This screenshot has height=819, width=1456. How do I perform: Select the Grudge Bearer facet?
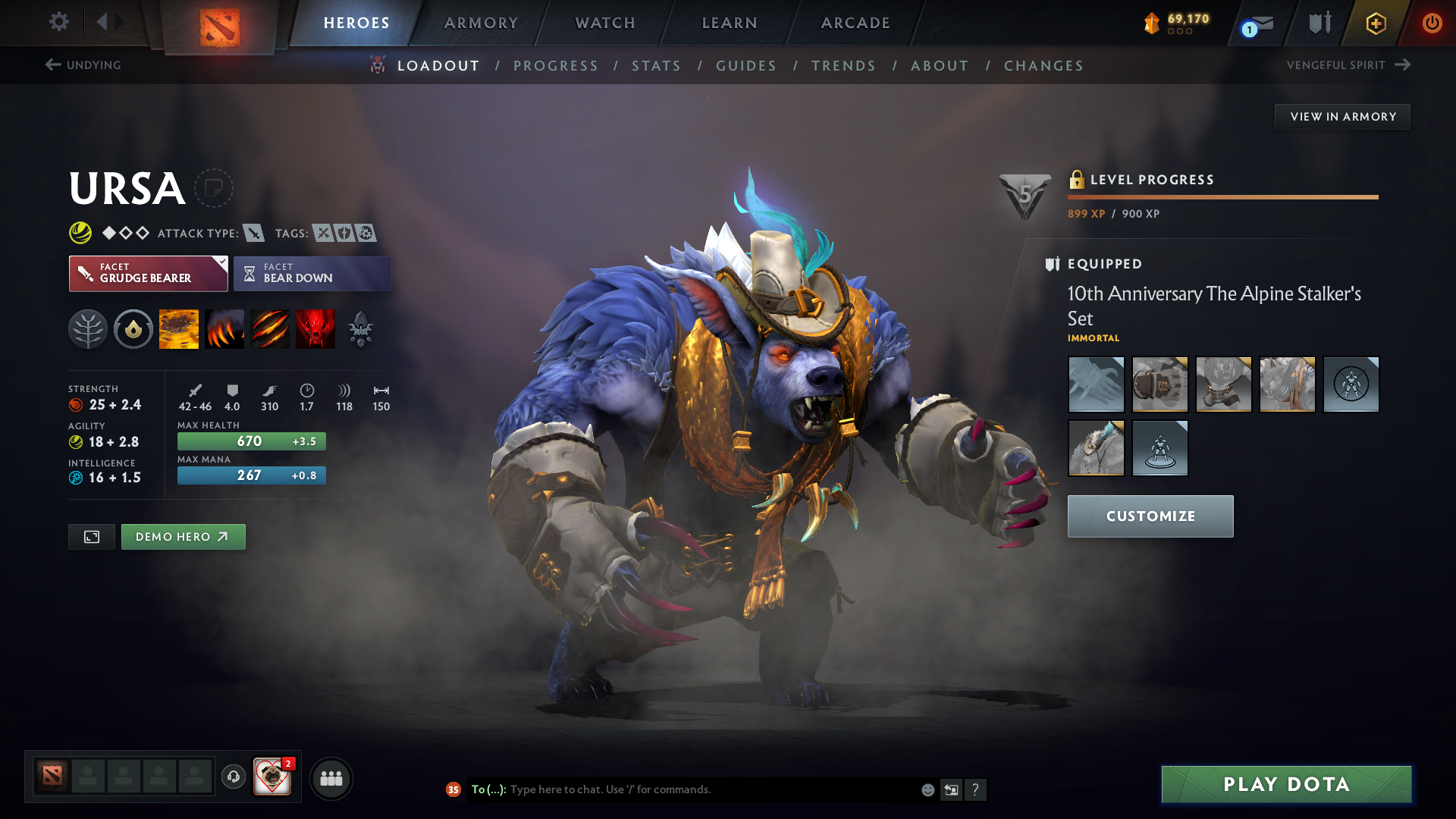[148, 273]
